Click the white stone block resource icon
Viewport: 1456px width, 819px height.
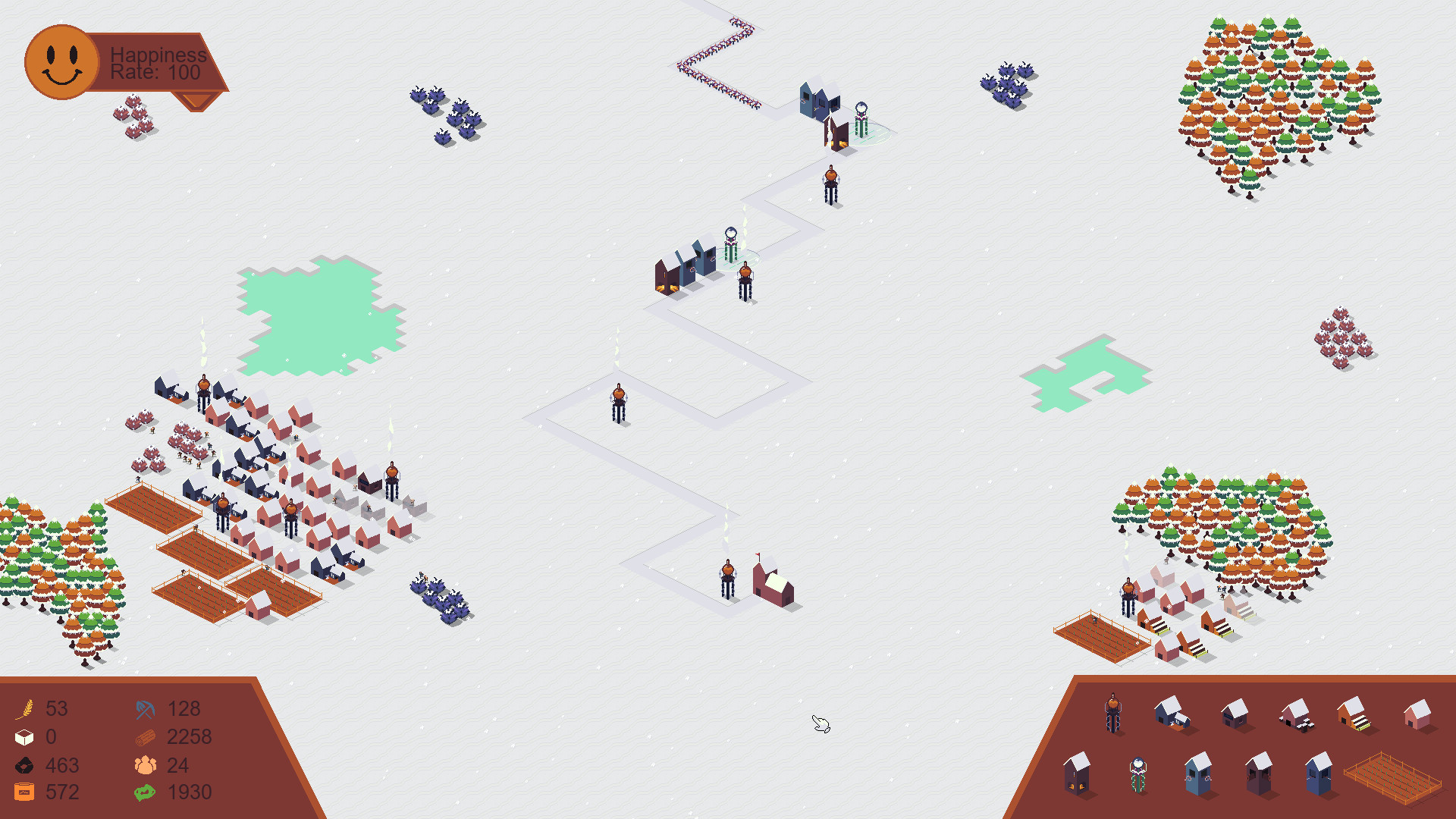pyautogui.click(x=24, y=736)
